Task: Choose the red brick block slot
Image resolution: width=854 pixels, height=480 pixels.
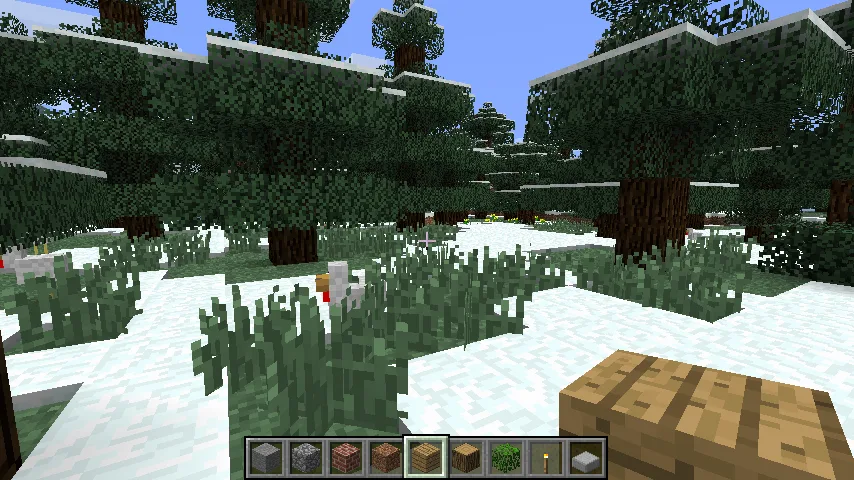Action: (x=346, y=459)
